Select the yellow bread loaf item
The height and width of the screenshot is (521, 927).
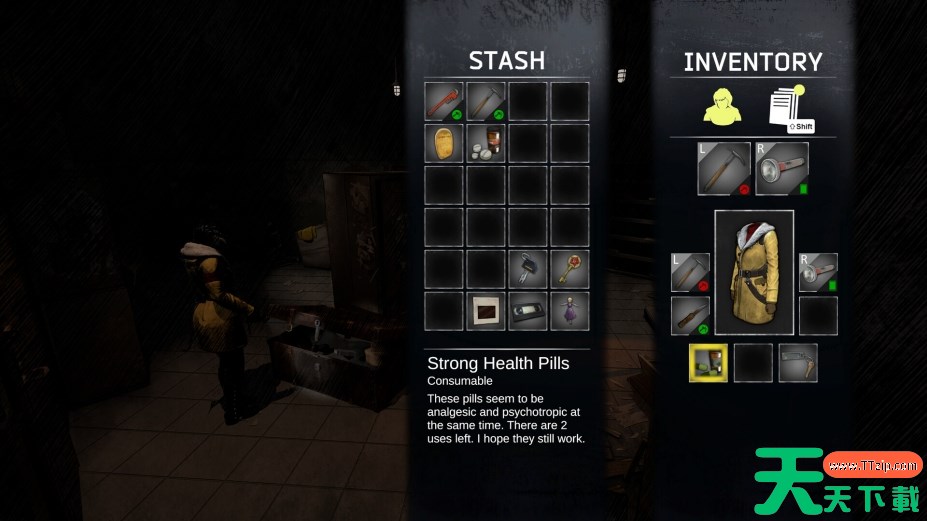pos(444,143)
